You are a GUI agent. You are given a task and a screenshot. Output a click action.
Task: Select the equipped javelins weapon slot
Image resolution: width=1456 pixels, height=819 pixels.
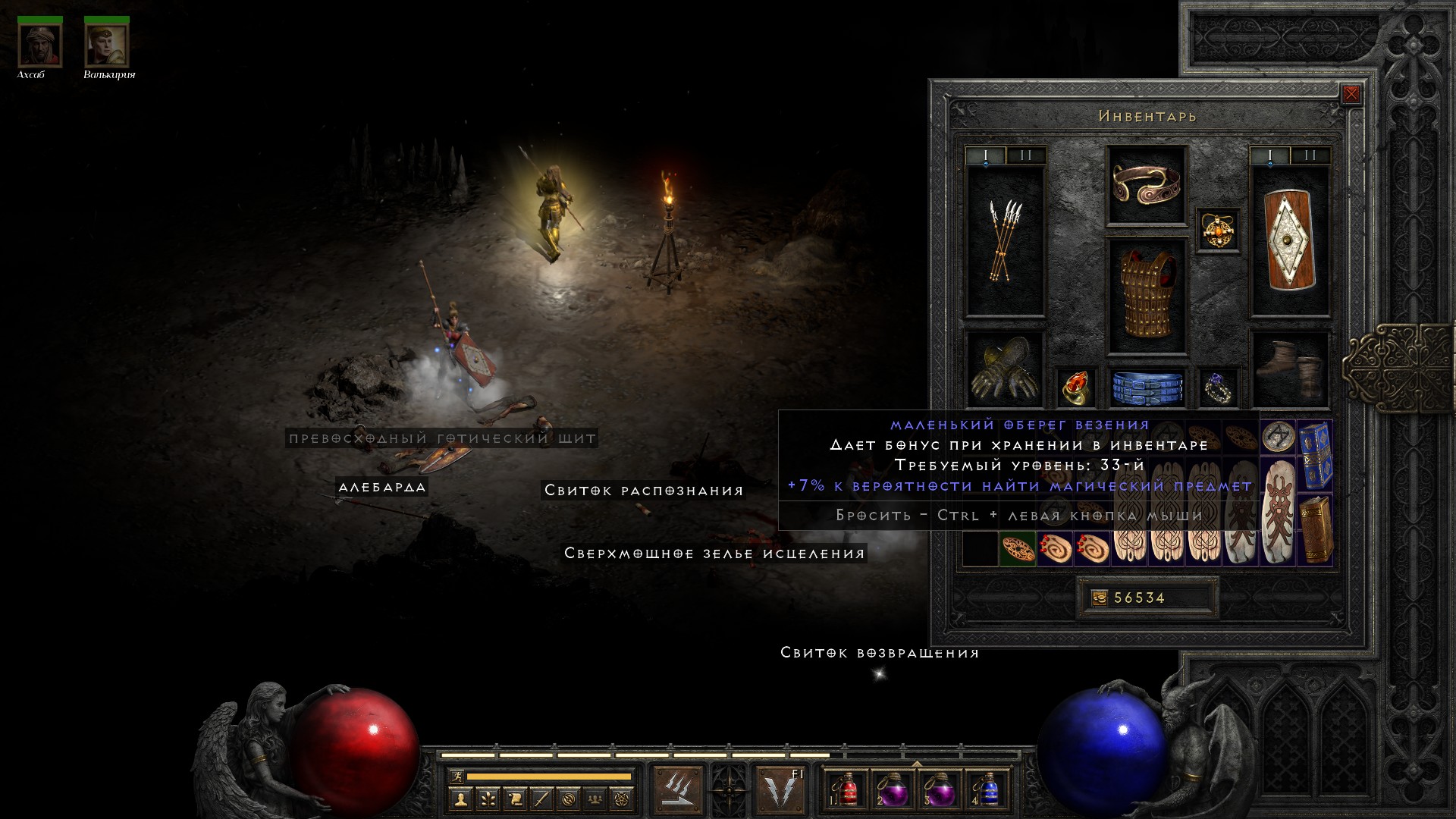pos(1005,241)
